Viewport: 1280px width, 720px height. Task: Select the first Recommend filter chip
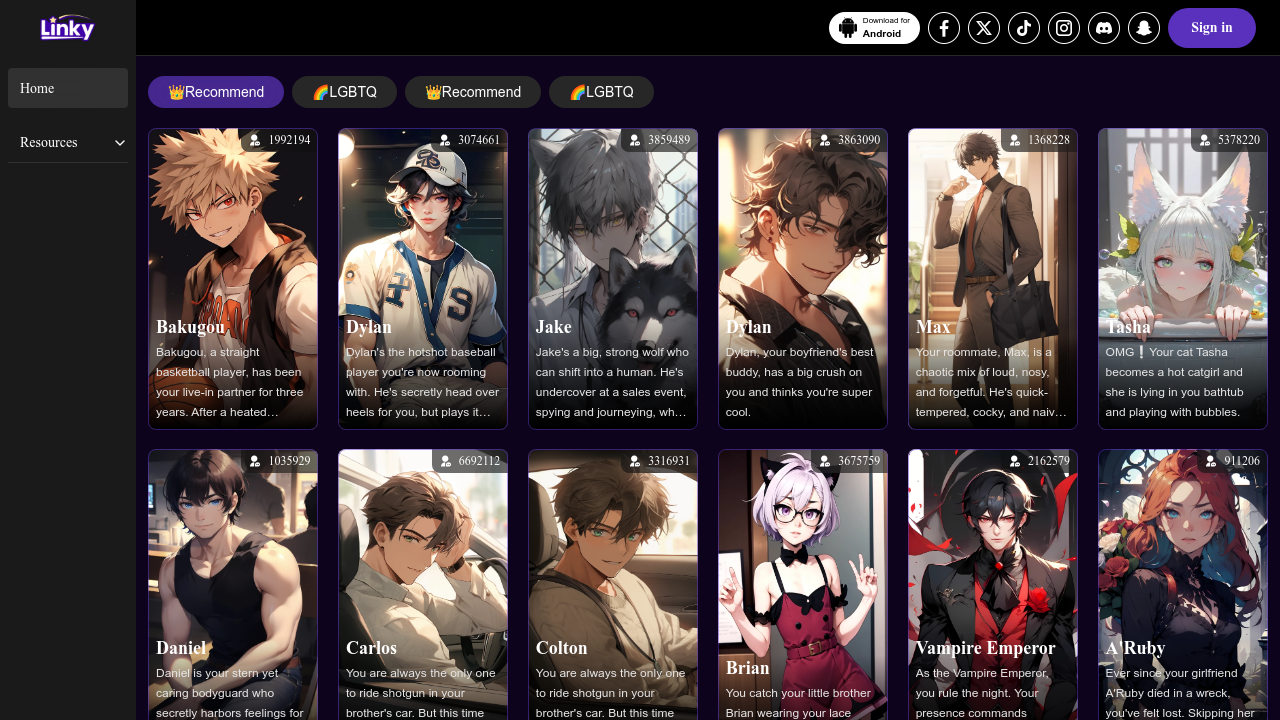(x=216, y=91)
